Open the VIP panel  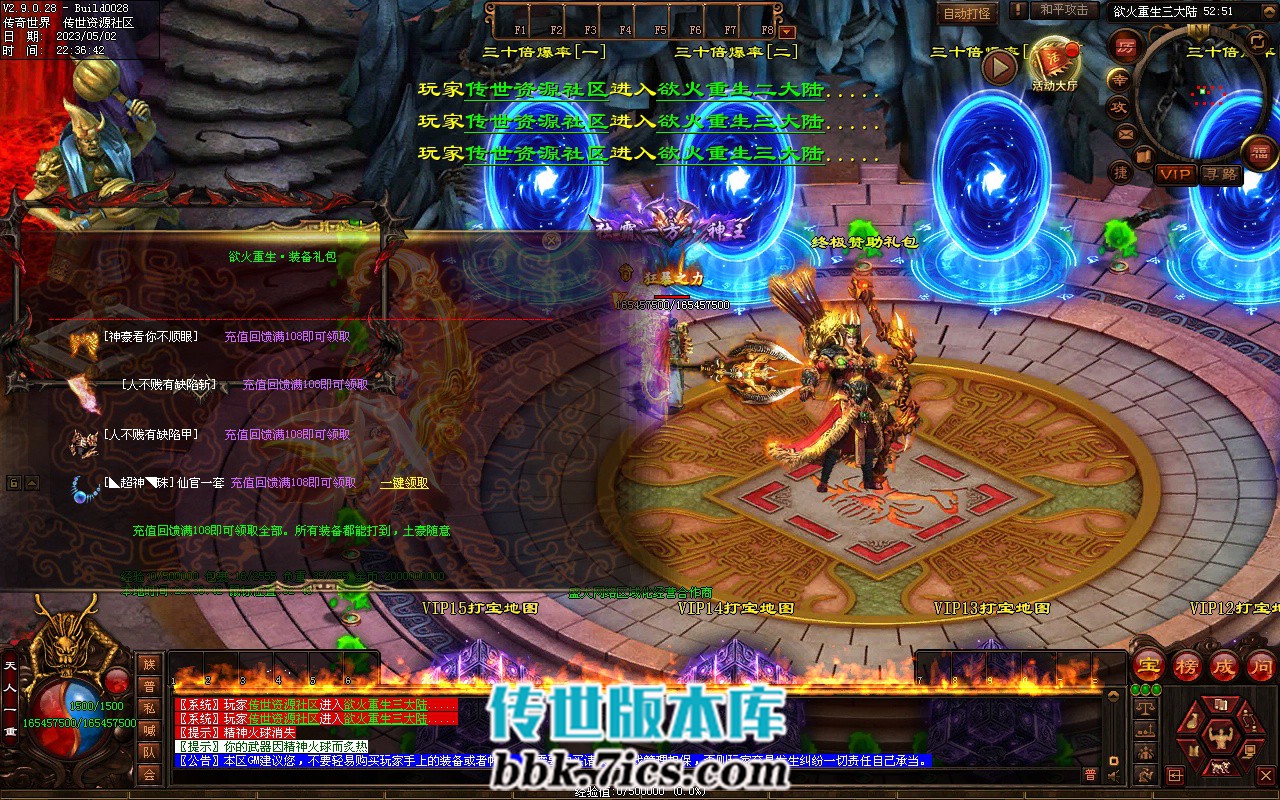click(x=1175, y=174)
